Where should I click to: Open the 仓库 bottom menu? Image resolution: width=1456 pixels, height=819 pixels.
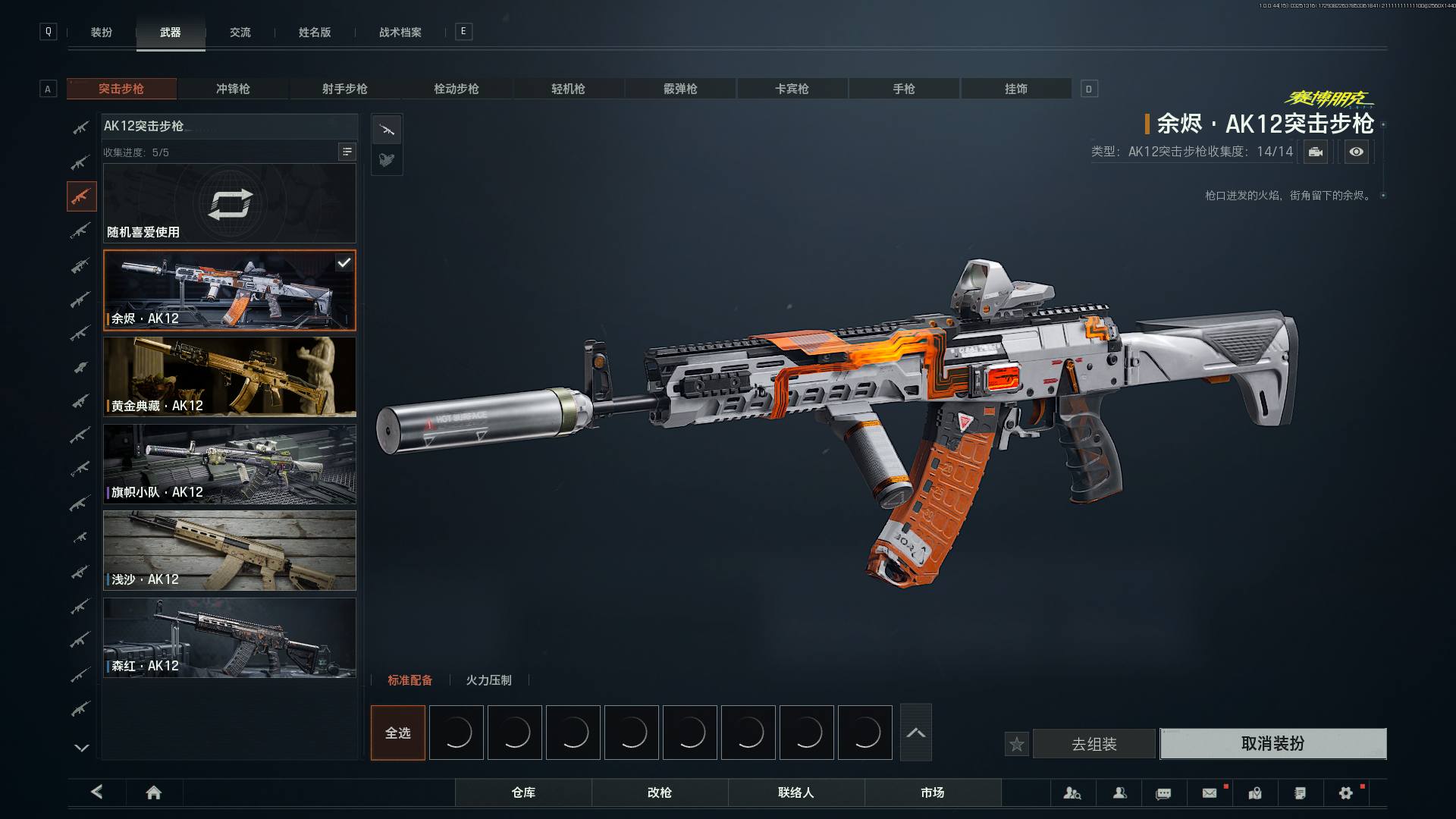tap(523, 792)
